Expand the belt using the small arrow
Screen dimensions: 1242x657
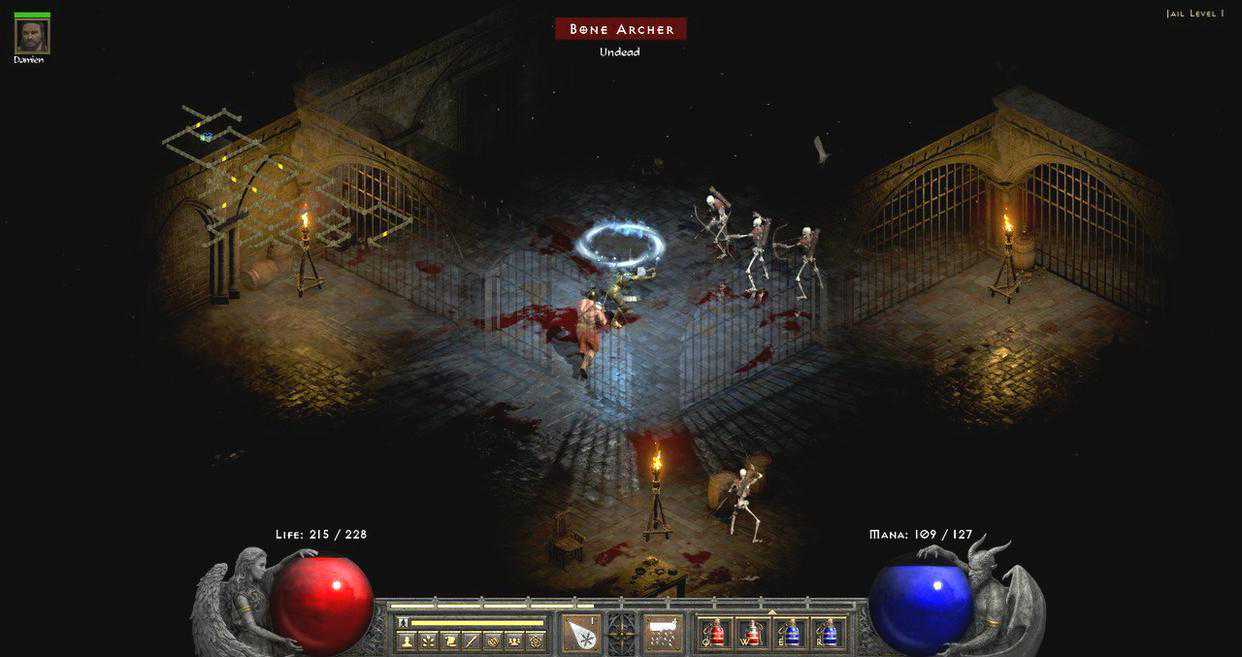770,611
